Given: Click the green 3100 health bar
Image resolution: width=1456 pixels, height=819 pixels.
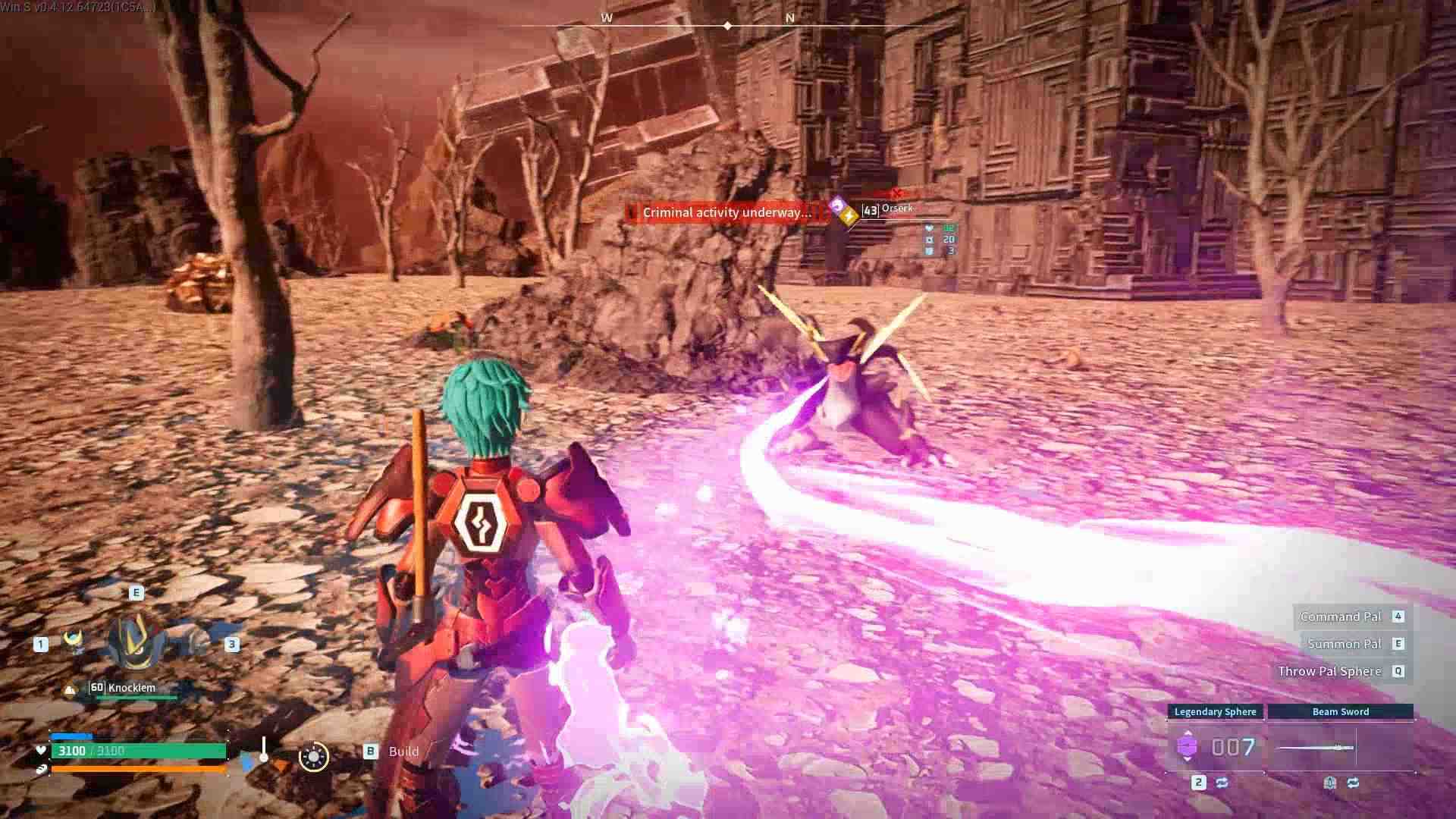Looking at the screenshot, I should pos(136,751).
